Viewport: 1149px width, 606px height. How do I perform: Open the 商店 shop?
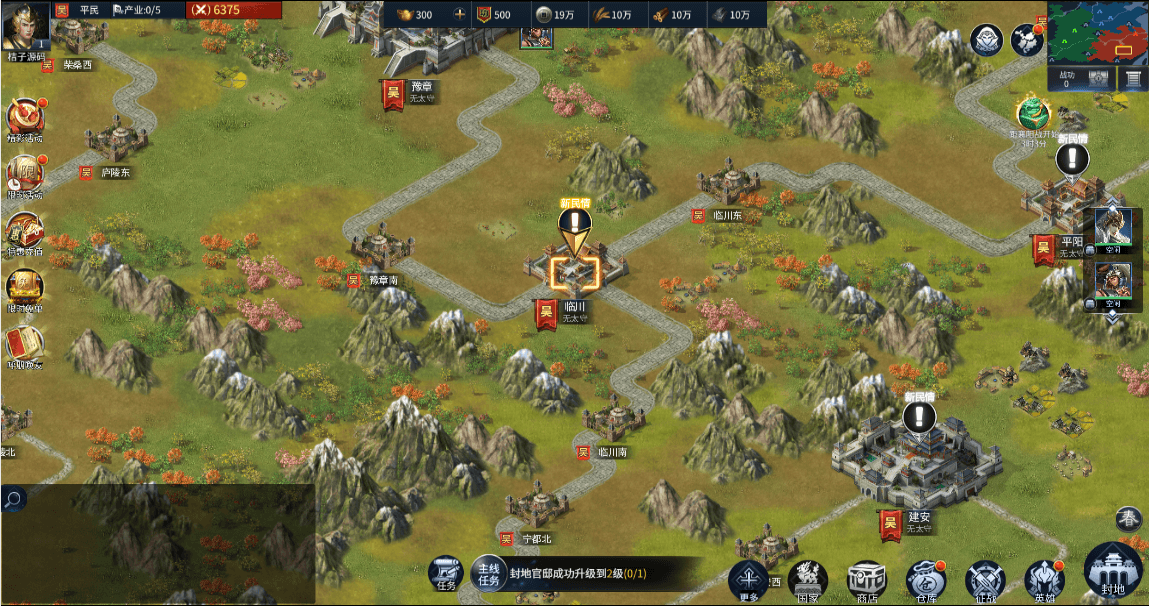pyautogui.click(x=866, y=580)
